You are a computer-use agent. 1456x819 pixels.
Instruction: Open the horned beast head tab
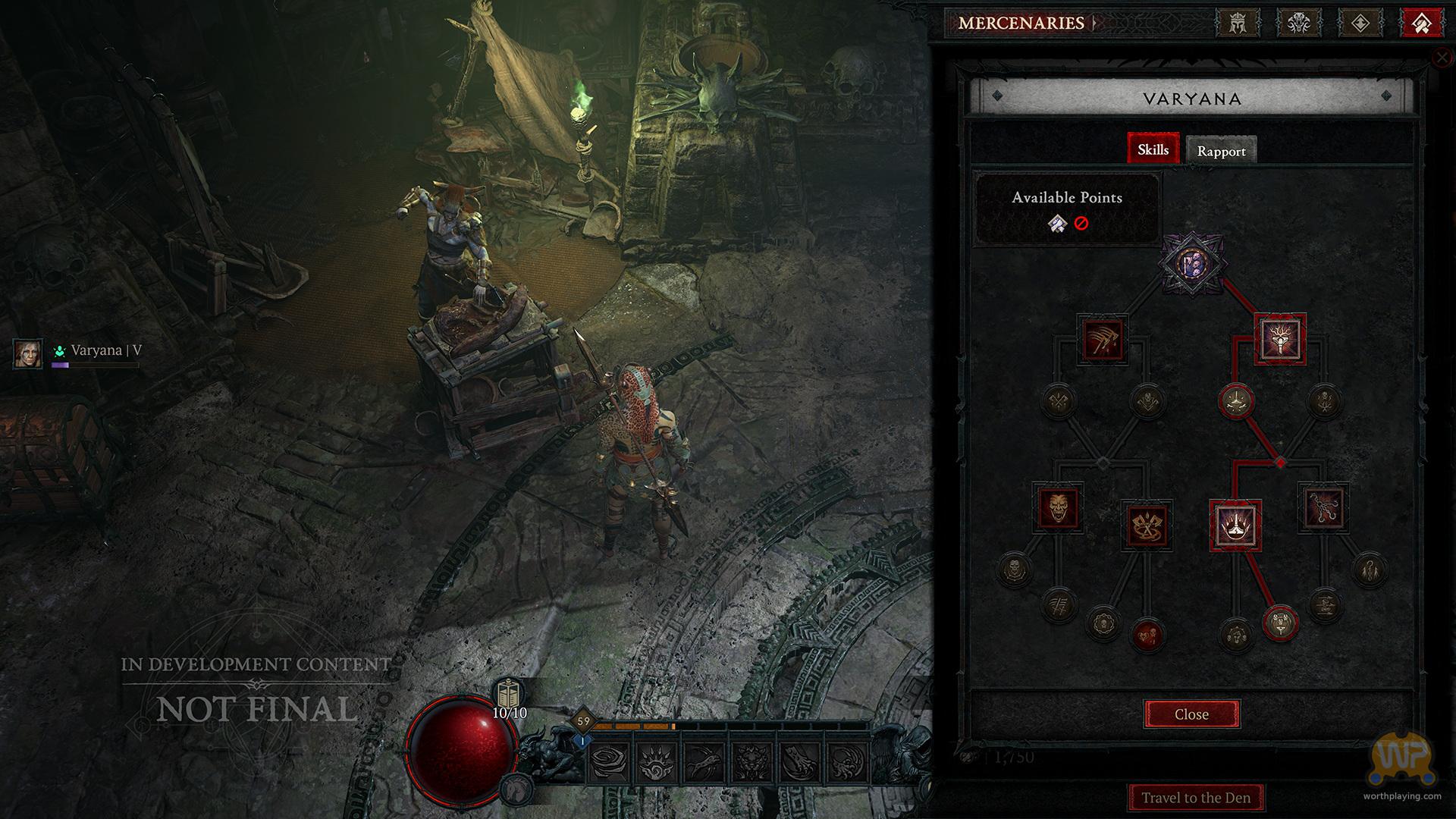pos(1299,23)
